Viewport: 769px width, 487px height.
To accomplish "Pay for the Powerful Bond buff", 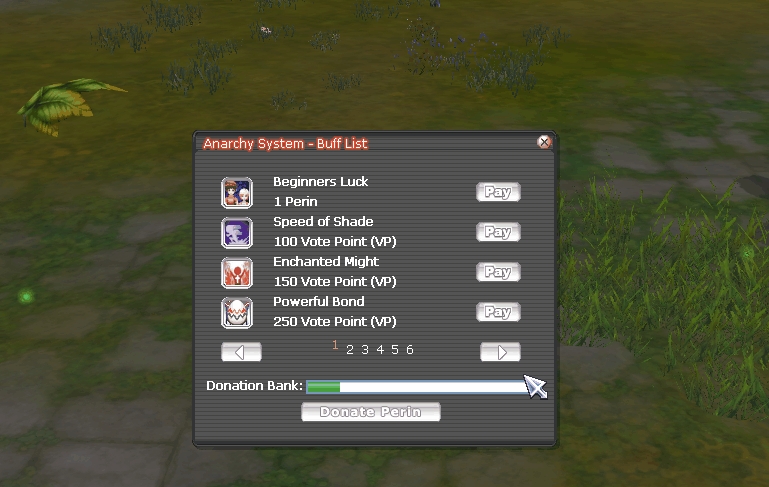I will [x=498, y=312].
